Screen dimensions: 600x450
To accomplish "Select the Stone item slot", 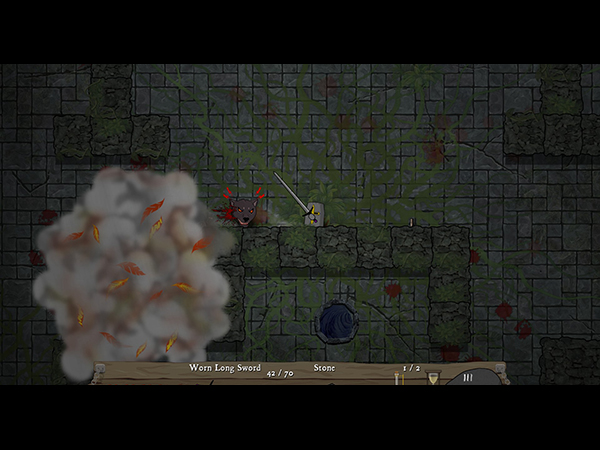I will click(x=324, y=368).
